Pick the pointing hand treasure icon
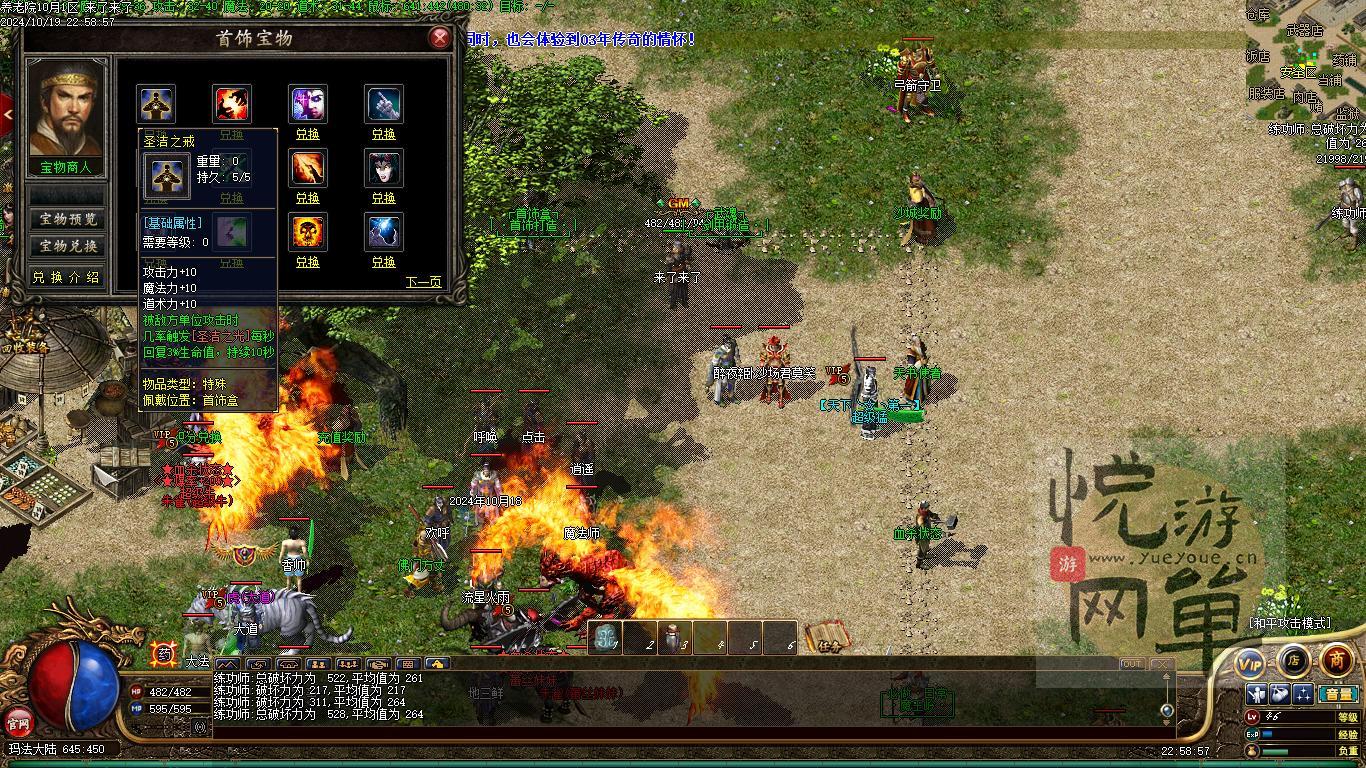The image size is (1366, 768). click(384, 104)
